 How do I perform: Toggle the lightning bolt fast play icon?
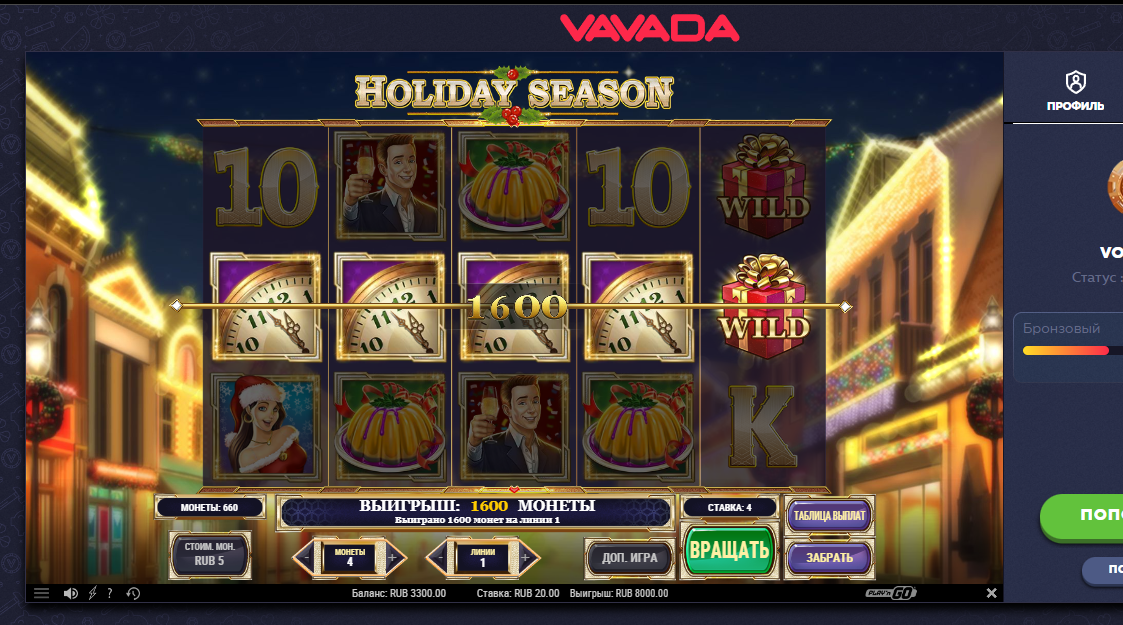click(93, 593)
